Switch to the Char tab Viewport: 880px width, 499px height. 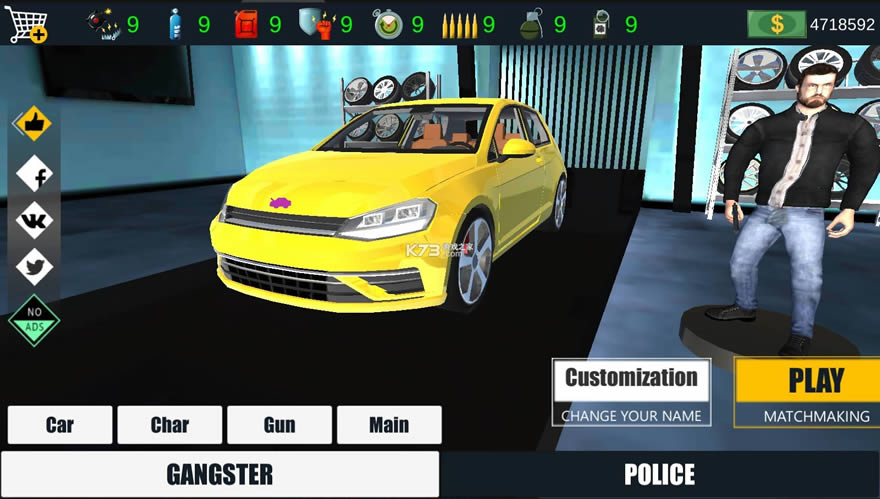170,425
